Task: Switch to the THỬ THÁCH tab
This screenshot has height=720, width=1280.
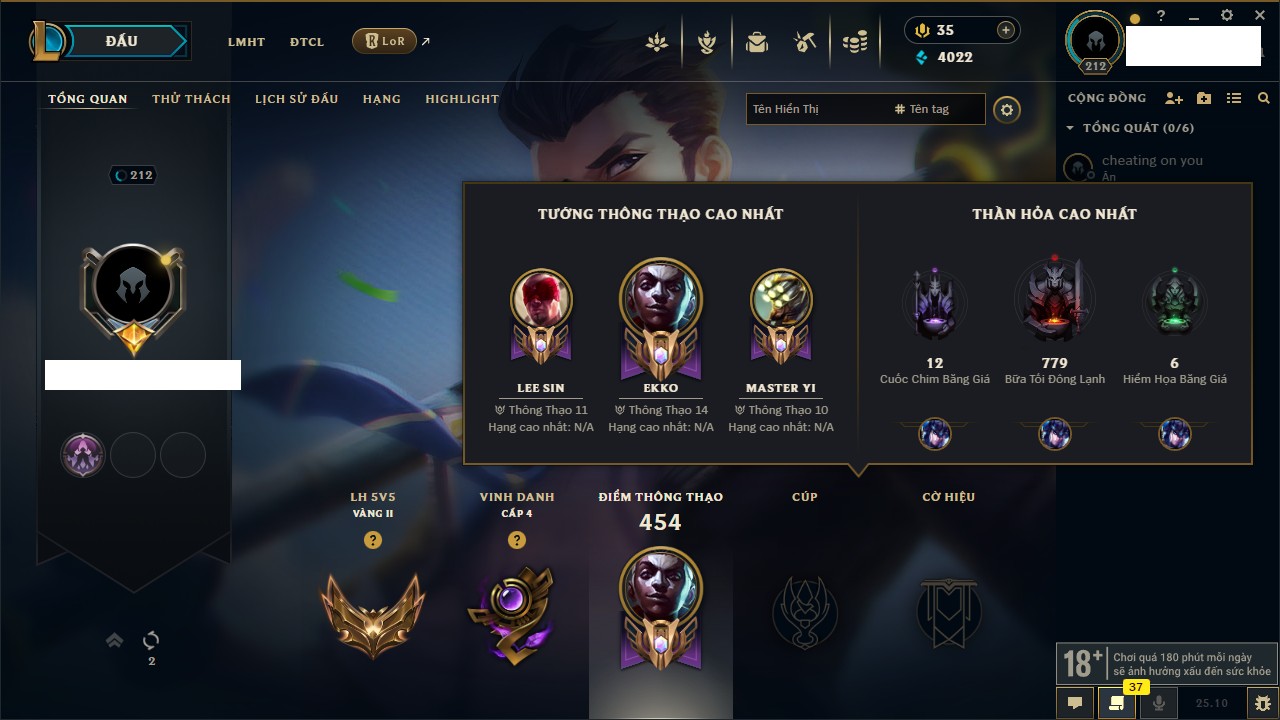Action: [x=191, y=99]
